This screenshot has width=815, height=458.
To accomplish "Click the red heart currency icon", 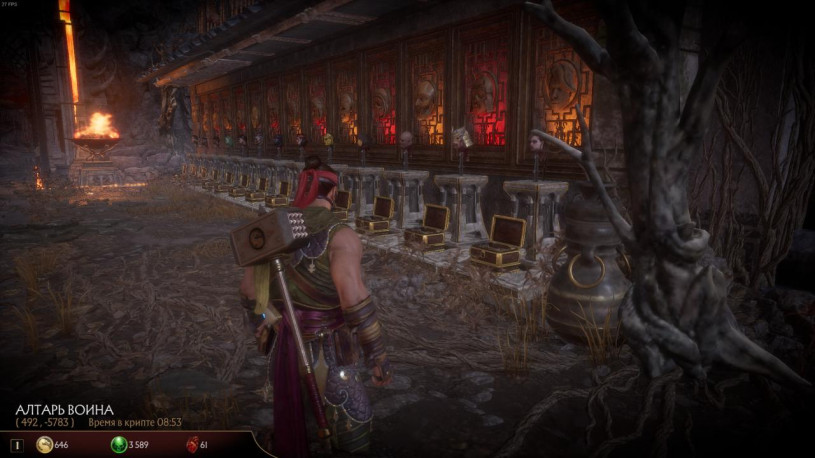I will 191,445.
